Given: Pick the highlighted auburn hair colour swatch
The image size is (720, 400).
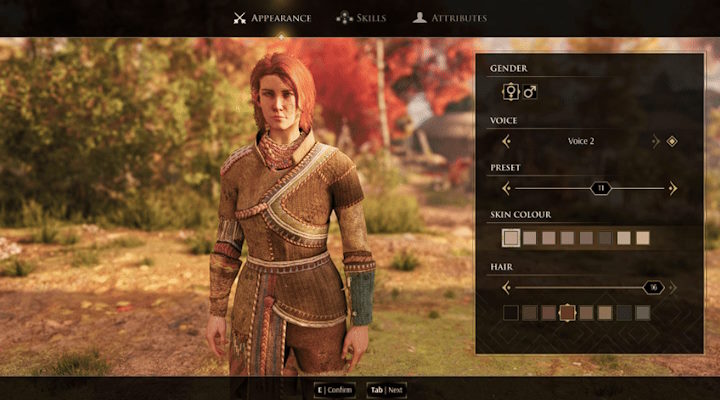Looking at the screenshot, I should (567, 313).
